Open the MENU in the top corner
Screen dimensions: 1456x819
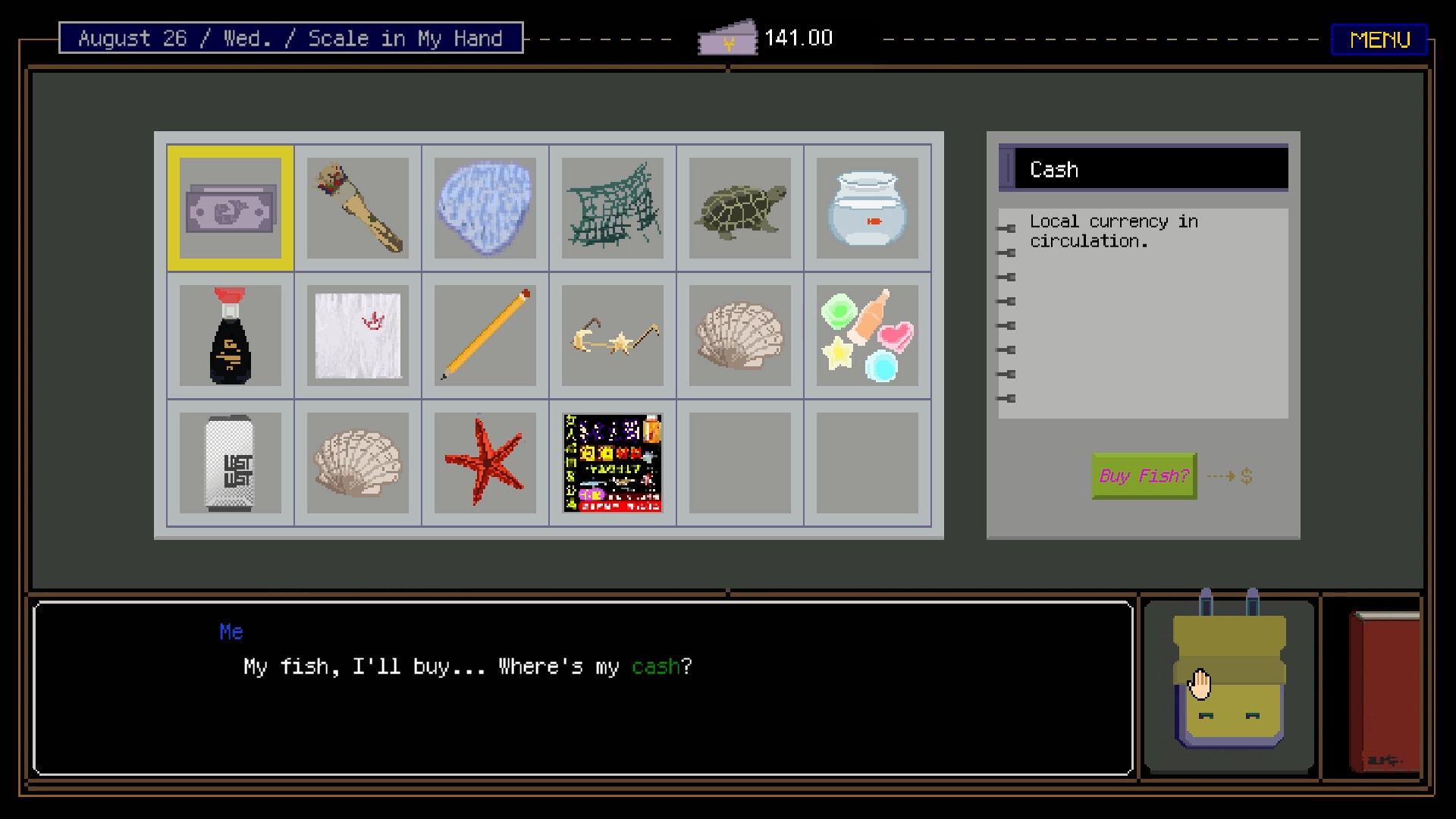(1379, 39)
